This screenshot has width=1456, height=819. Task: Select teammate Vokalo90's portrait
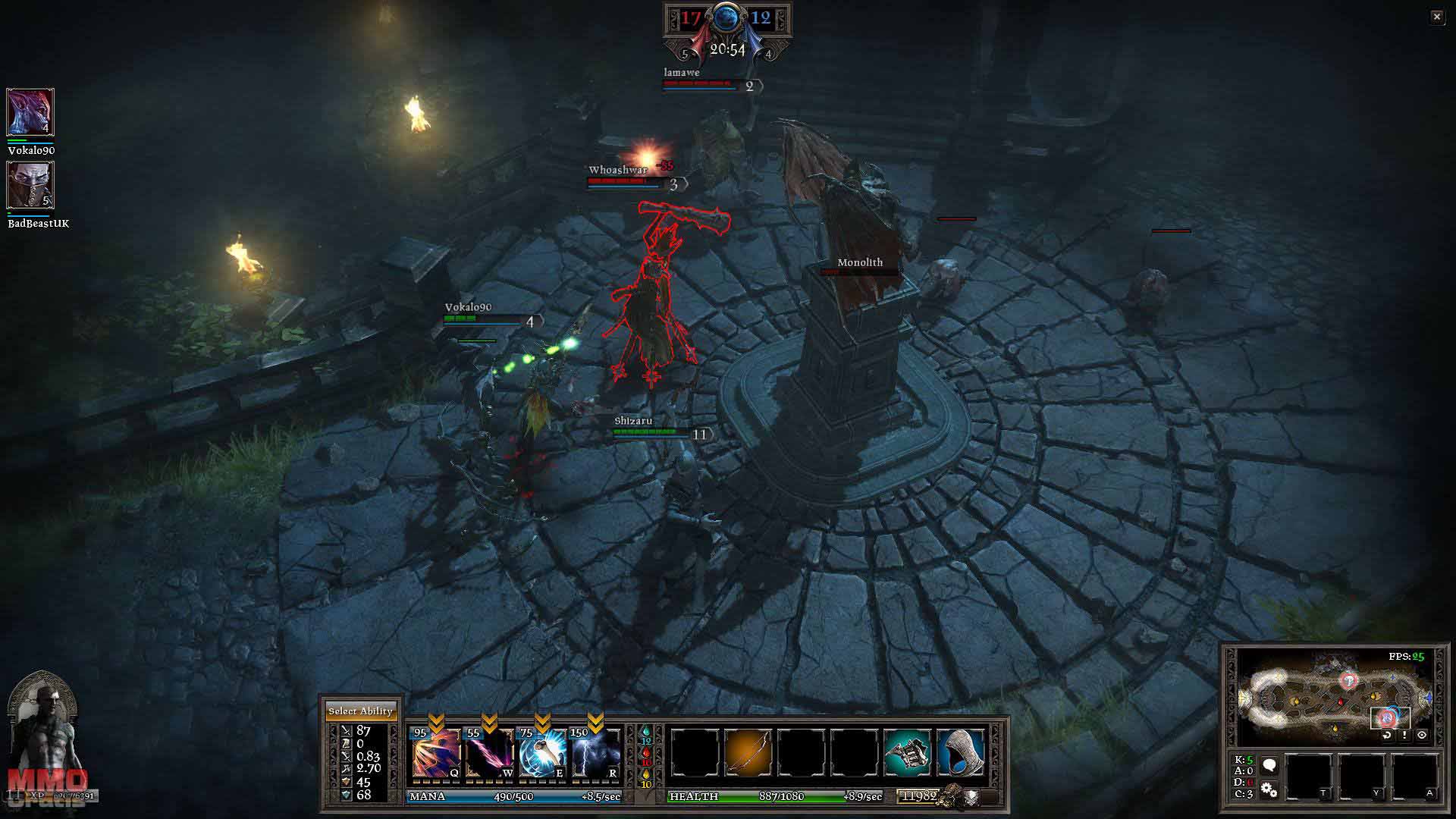click(x=30, y=112)
